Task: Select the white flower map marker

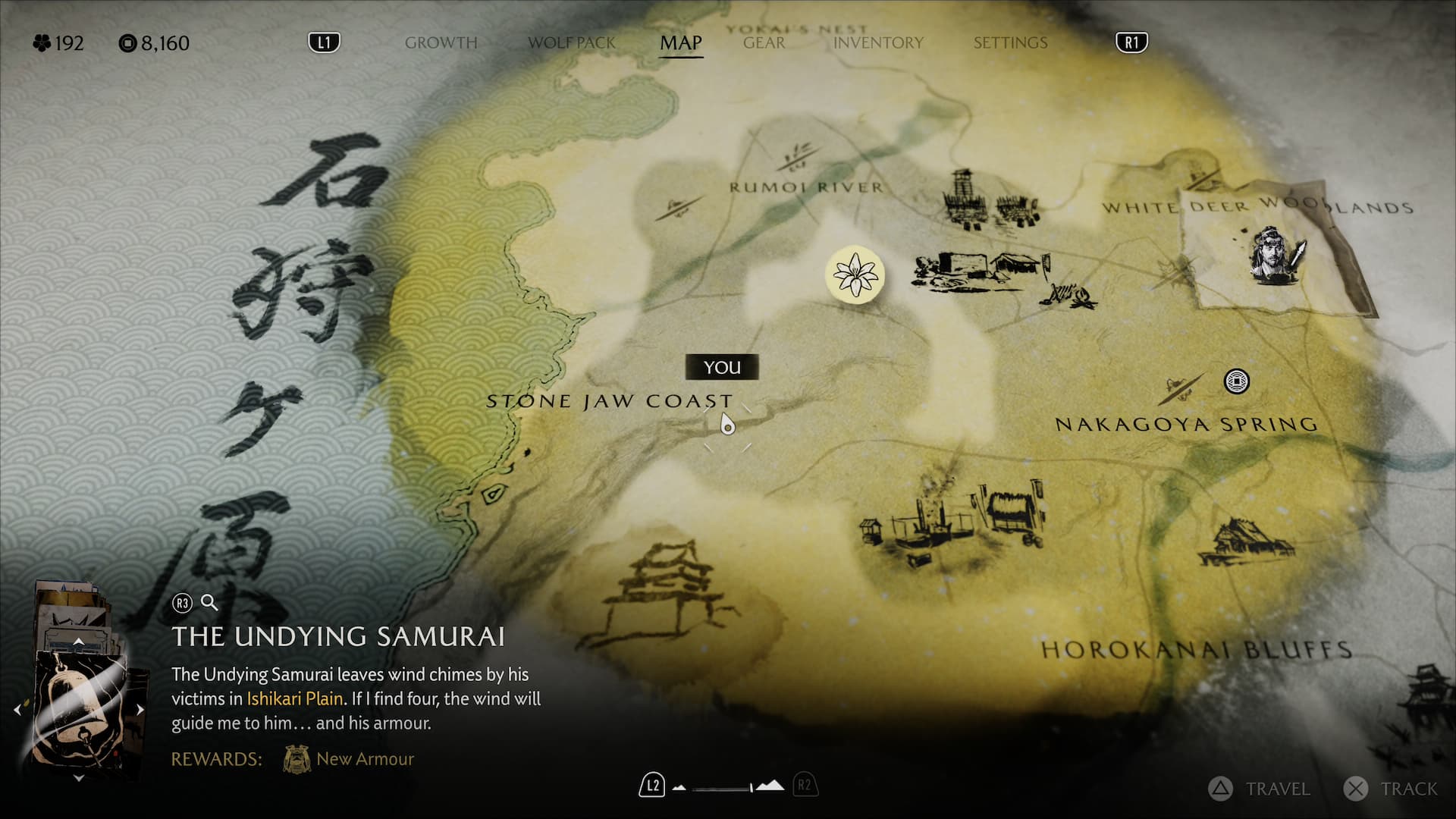Action: tap(855, 275)
